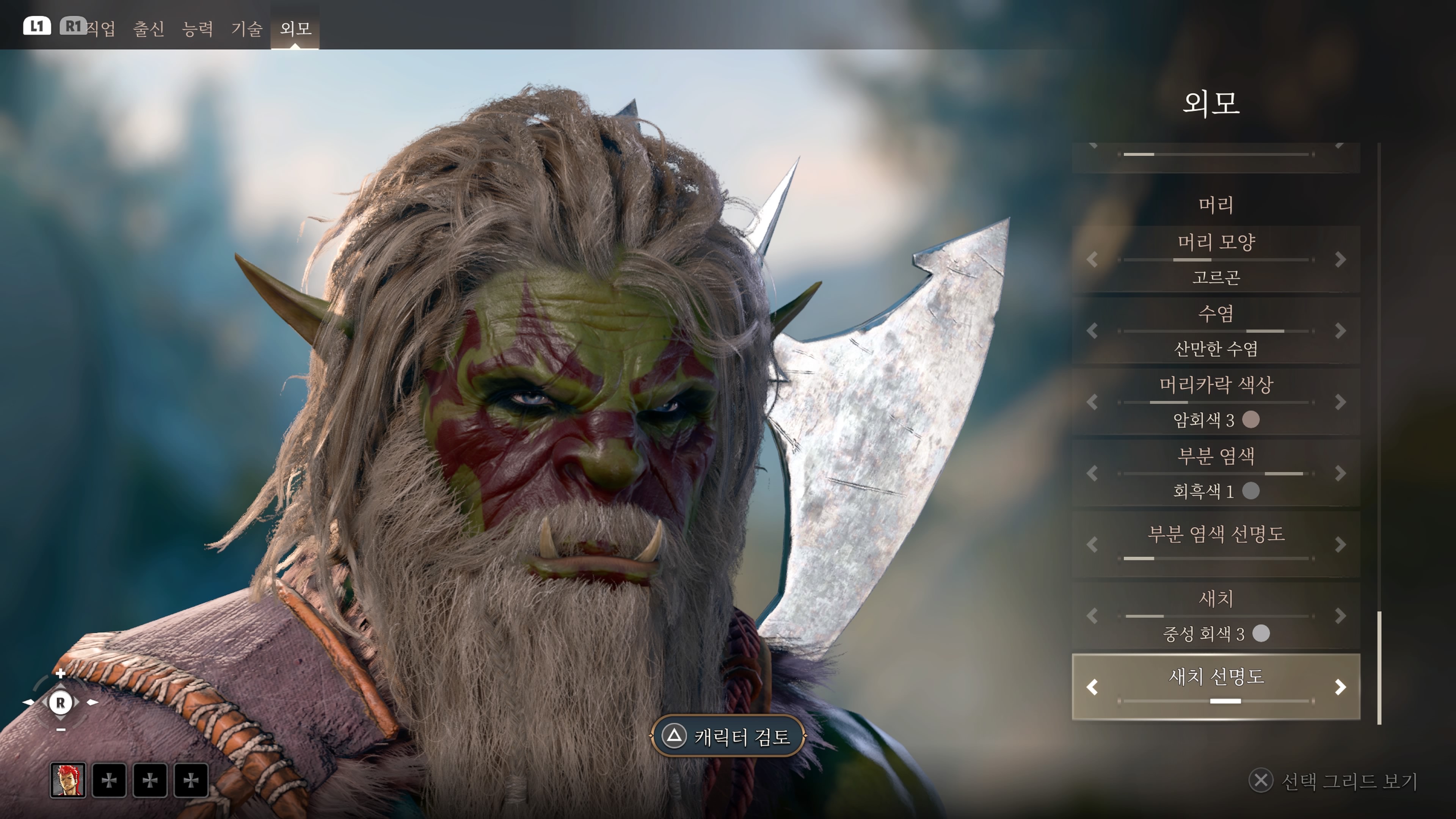Select the 외모 tab
The image size is (1456, 819).
295,28
